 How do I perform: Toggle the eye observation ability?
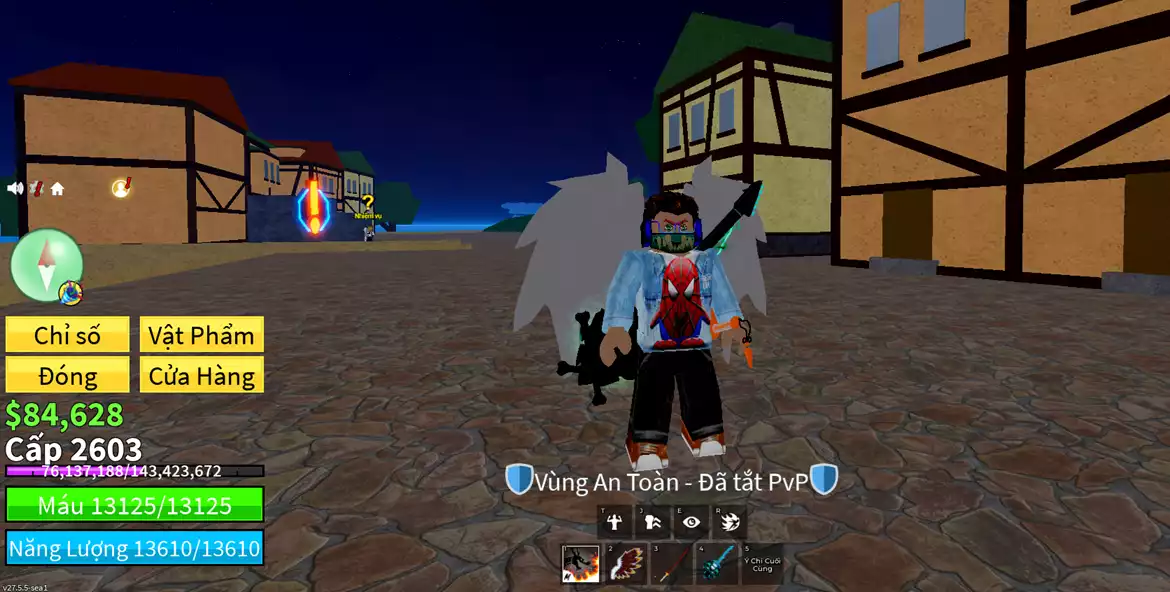click(x=691, y=521)
